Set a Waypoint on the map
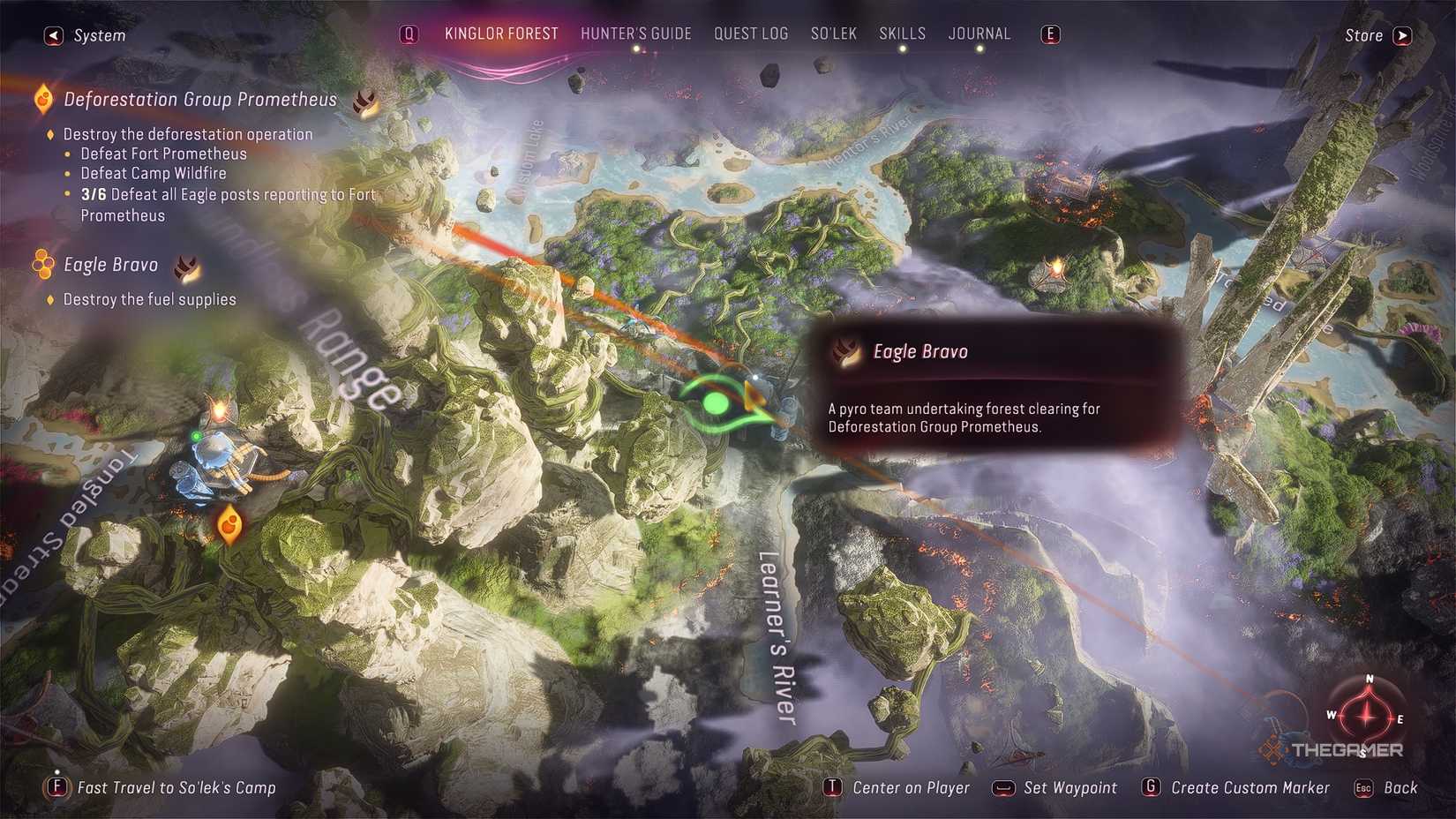1456x819 pixels. pyautogui.click(x=1069, y=787)
